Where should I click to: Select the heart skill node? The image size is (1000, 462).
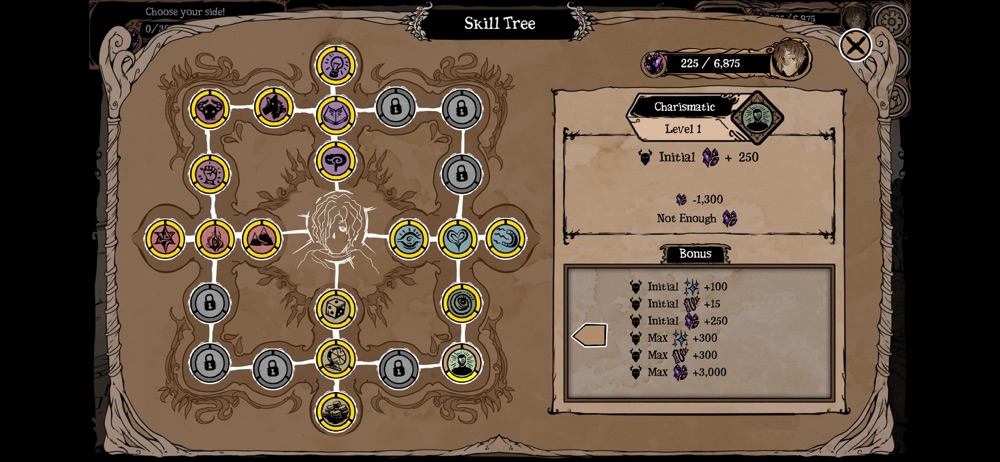[x=458, y=238]
